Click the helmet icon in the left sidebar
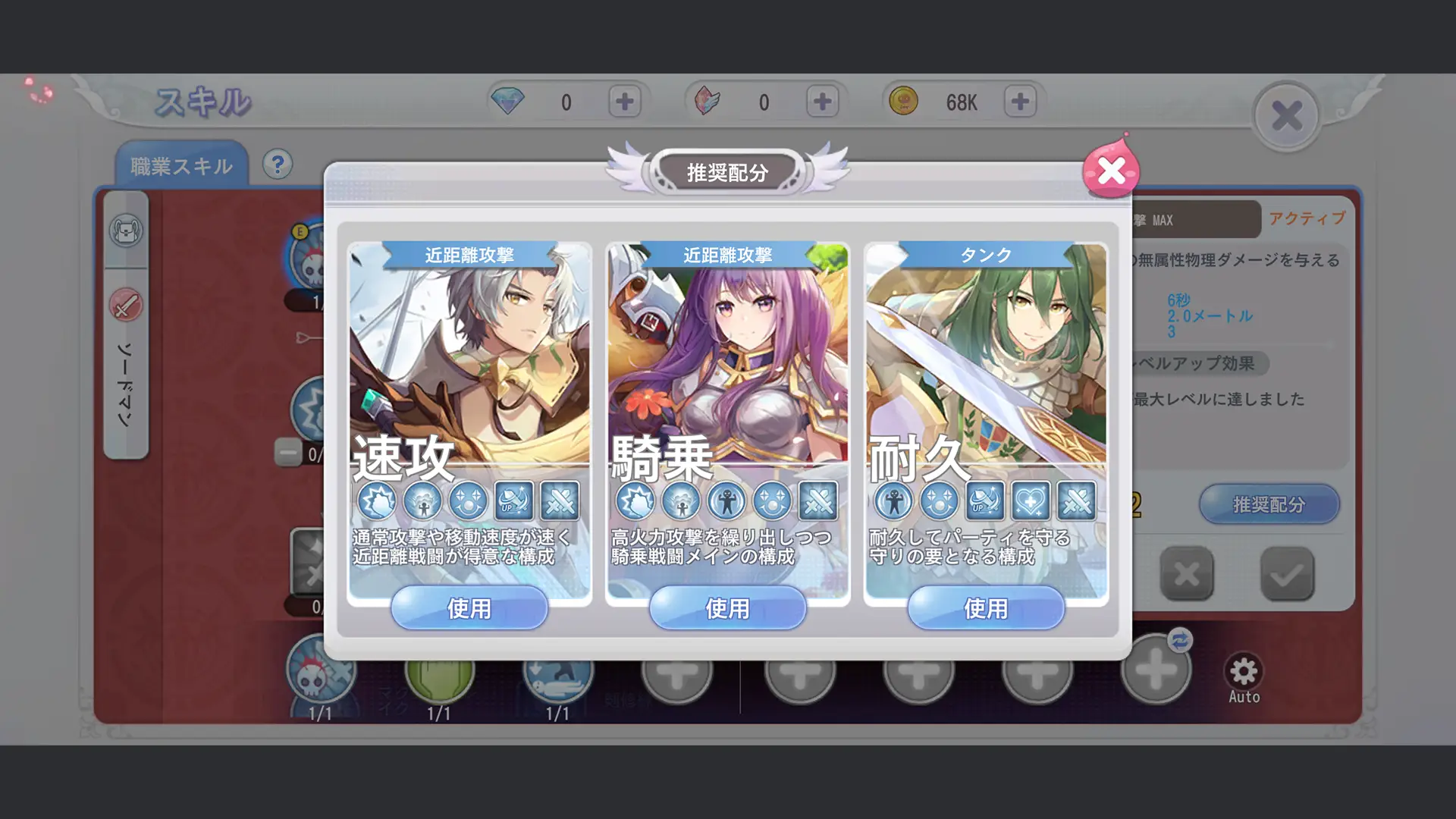The height and width of the screenshot is (819, 1456). (127, 230)
